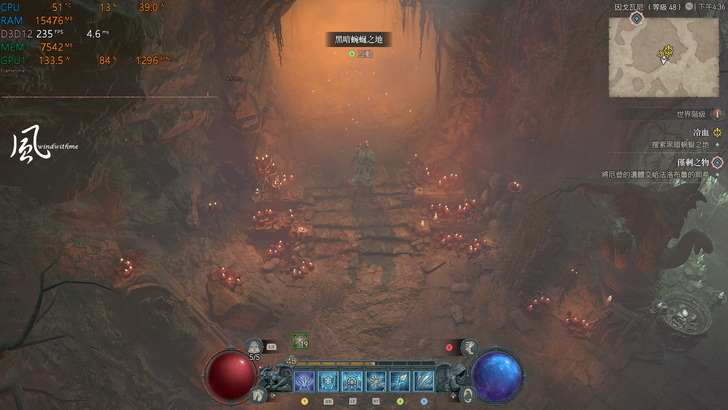This screenshot has height=410, width=728.
Task: Activate the fifth skill with the ice spear icon
Action: (400, 381)
